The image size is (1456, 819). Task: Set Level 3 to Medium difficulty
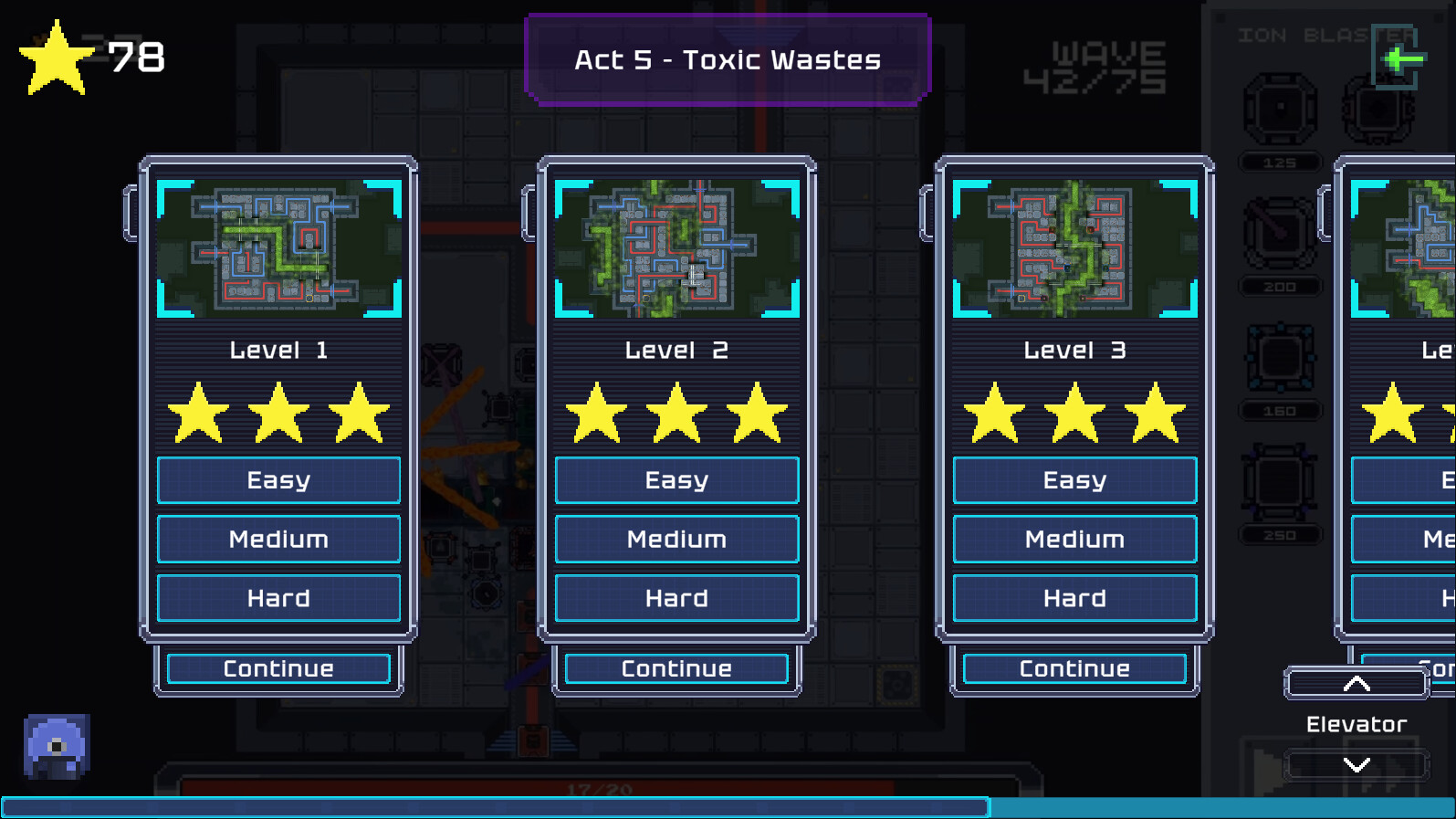pos(1074,539)
